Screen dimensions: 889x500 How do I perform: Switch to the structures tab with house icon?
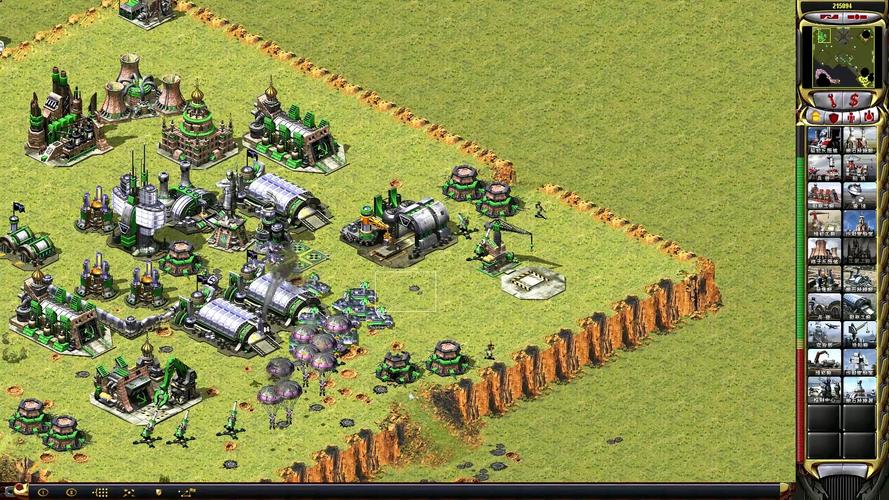click(x=814, y=117)
